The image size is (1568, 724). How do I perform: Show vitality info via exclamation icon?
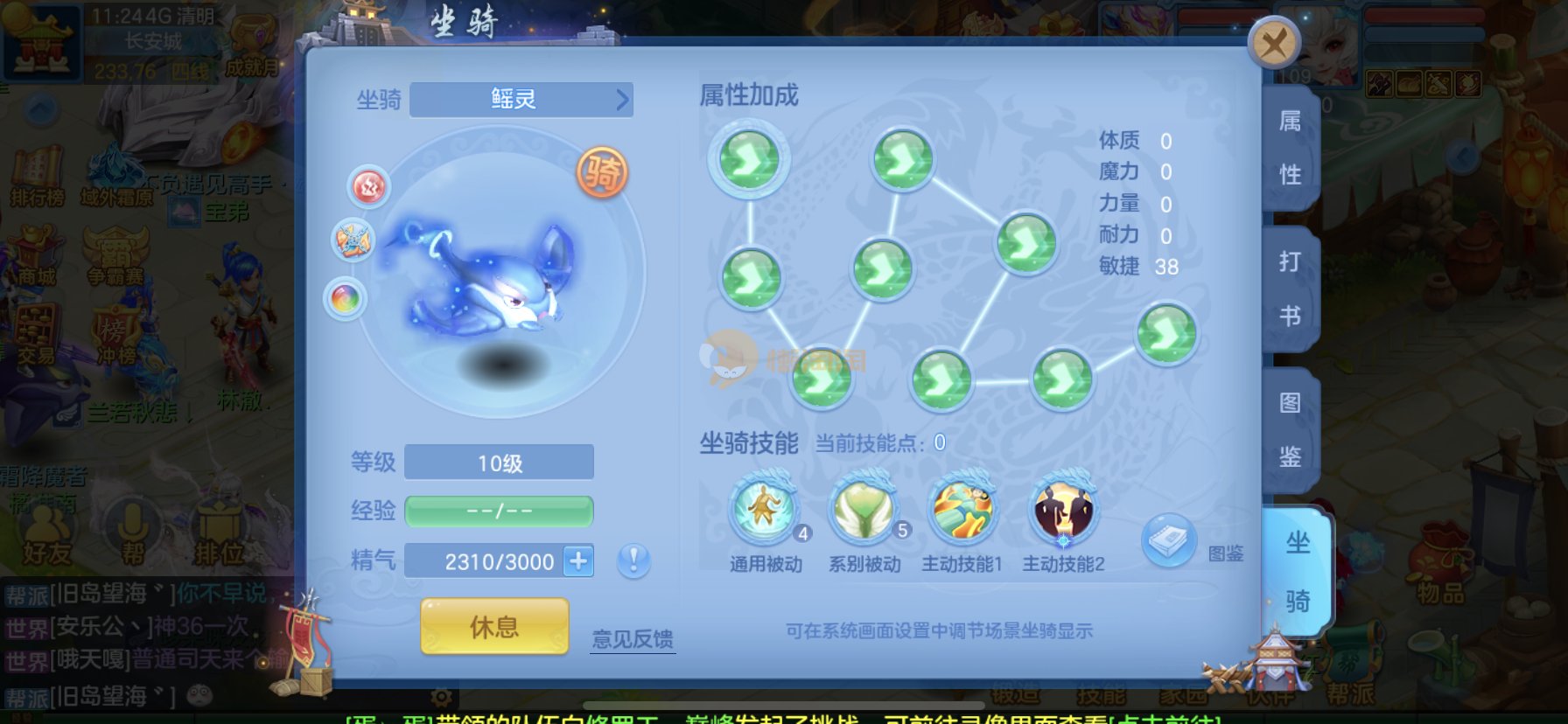tap(633, 560)
